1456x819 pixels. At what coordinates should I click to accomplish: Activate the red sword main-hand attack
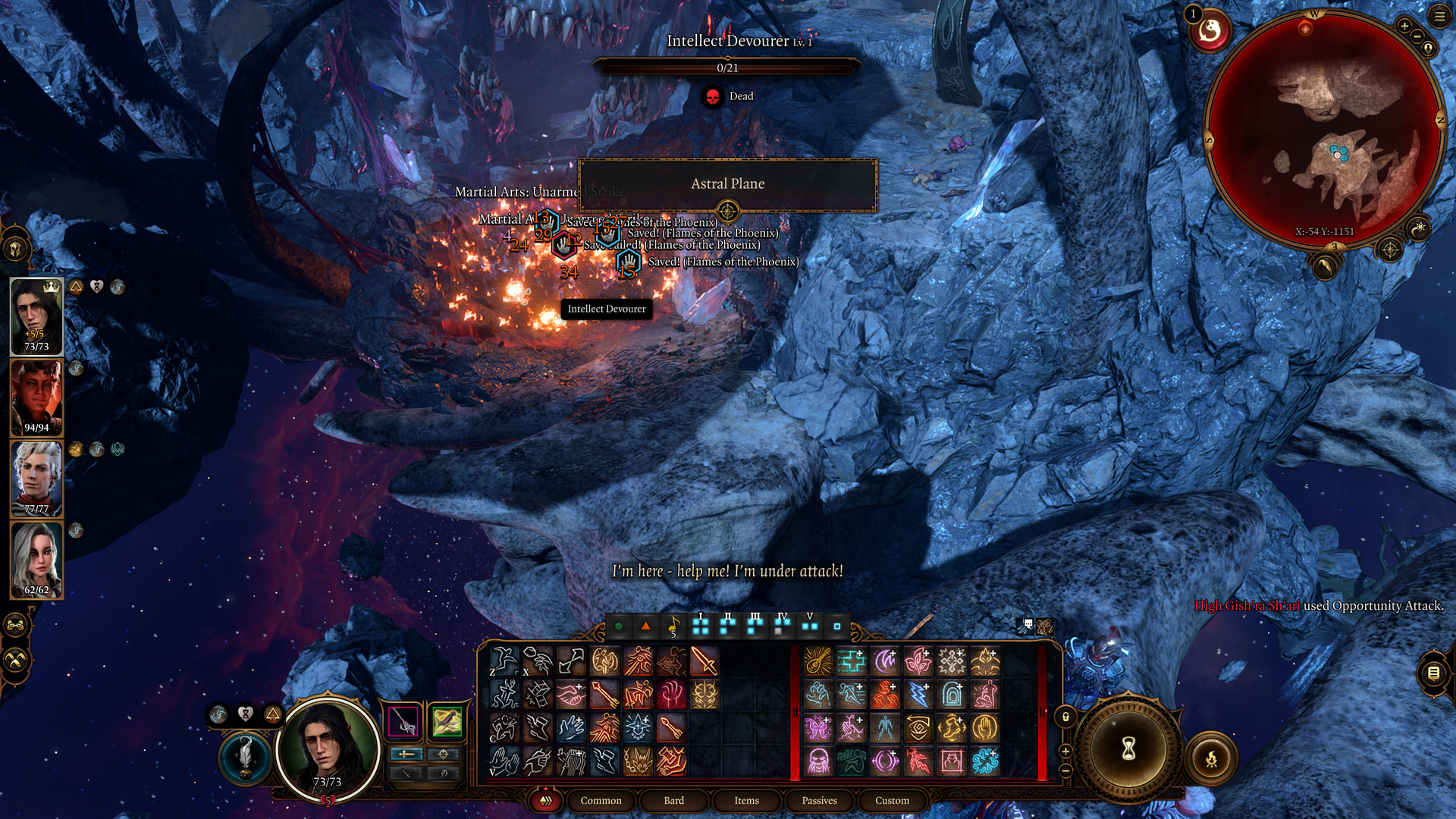704,662
